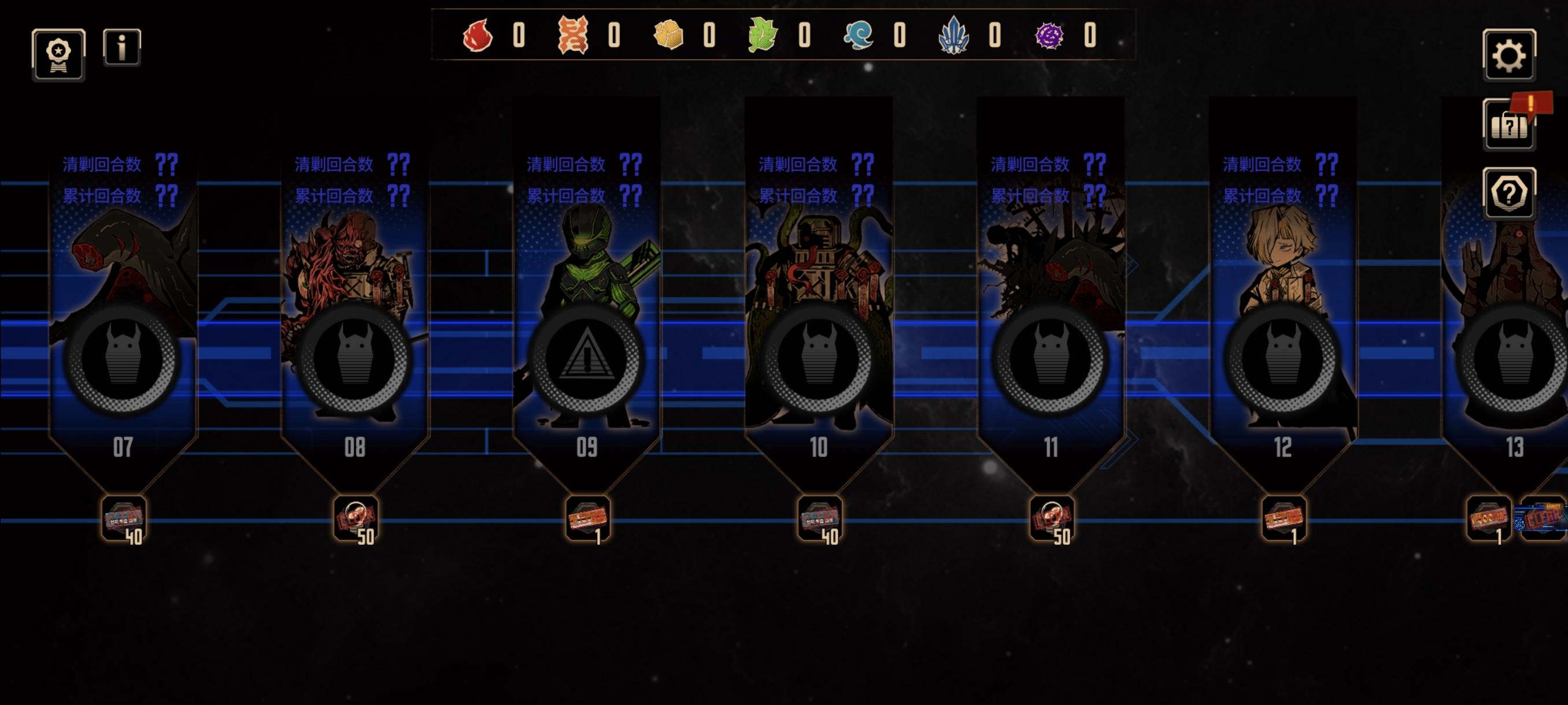
Task: Select stage 07 banner
Action: point(123,304)
